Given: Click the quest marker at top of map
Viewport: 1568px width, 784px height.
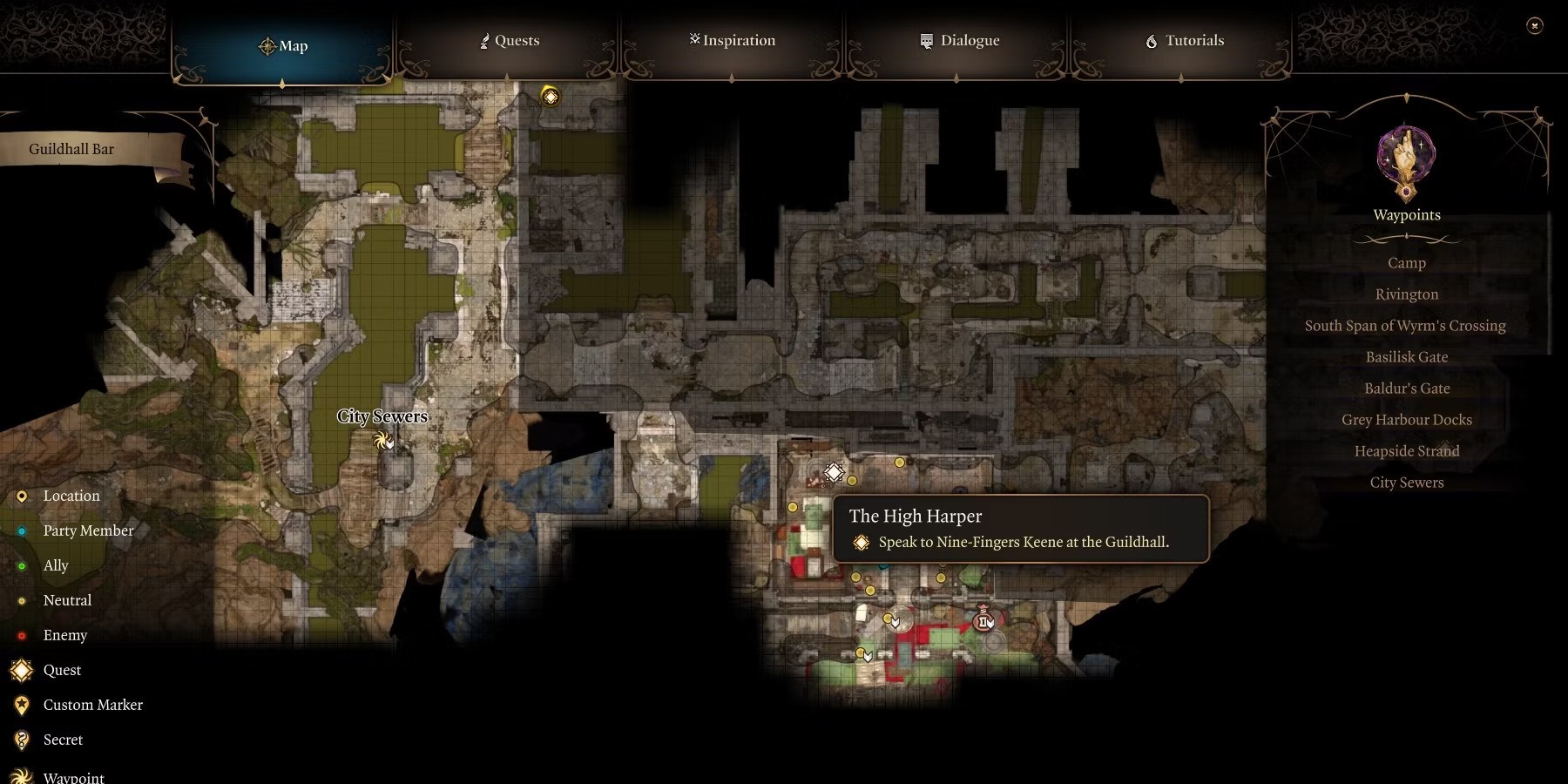Looking at the screenshot, I should [x=551, y=97].
